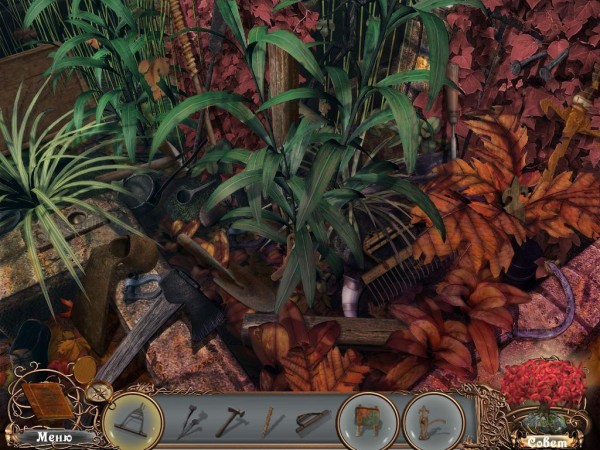Select the rake silhouette in the round slot
The width and height of the screenshot is (600, 450).
click(x=133, y=420)
